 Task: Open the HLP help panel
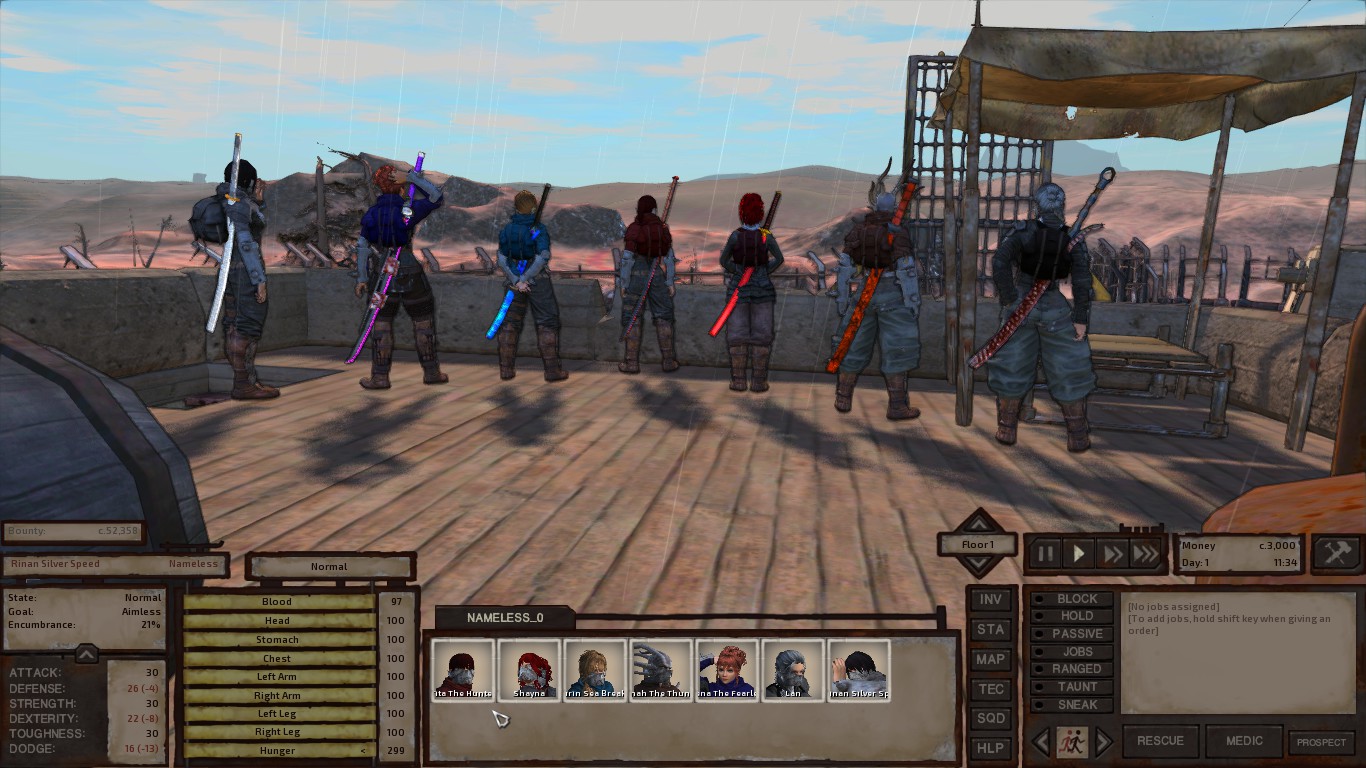990,748
